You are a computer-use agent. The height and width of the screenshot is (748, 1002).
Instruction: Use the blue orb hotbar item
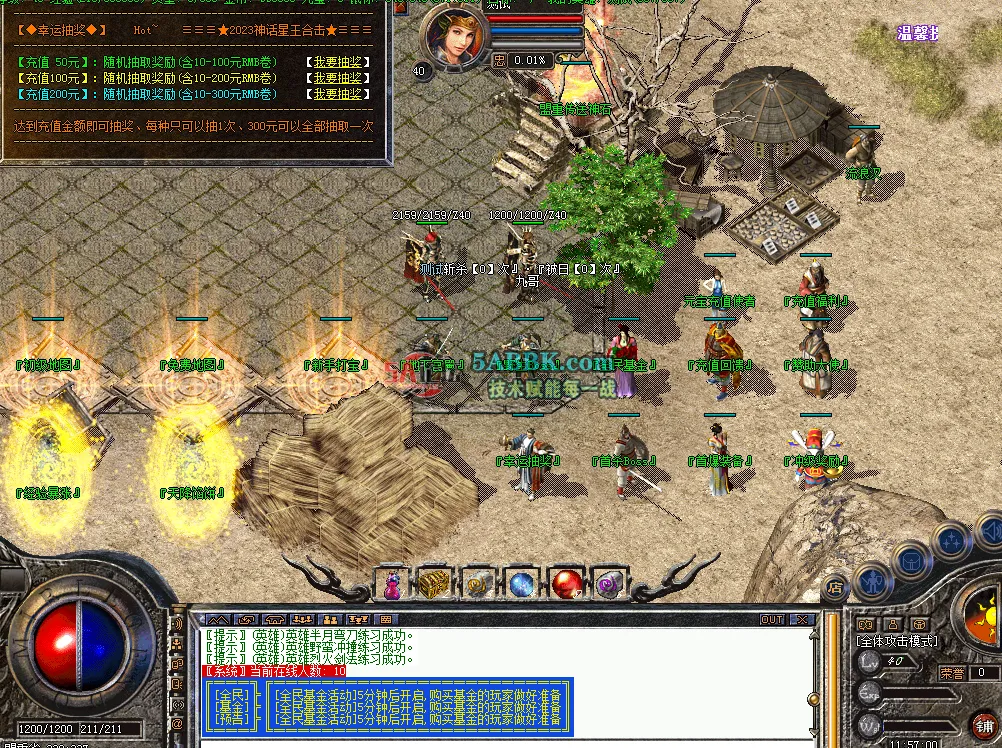pos(523,583)
